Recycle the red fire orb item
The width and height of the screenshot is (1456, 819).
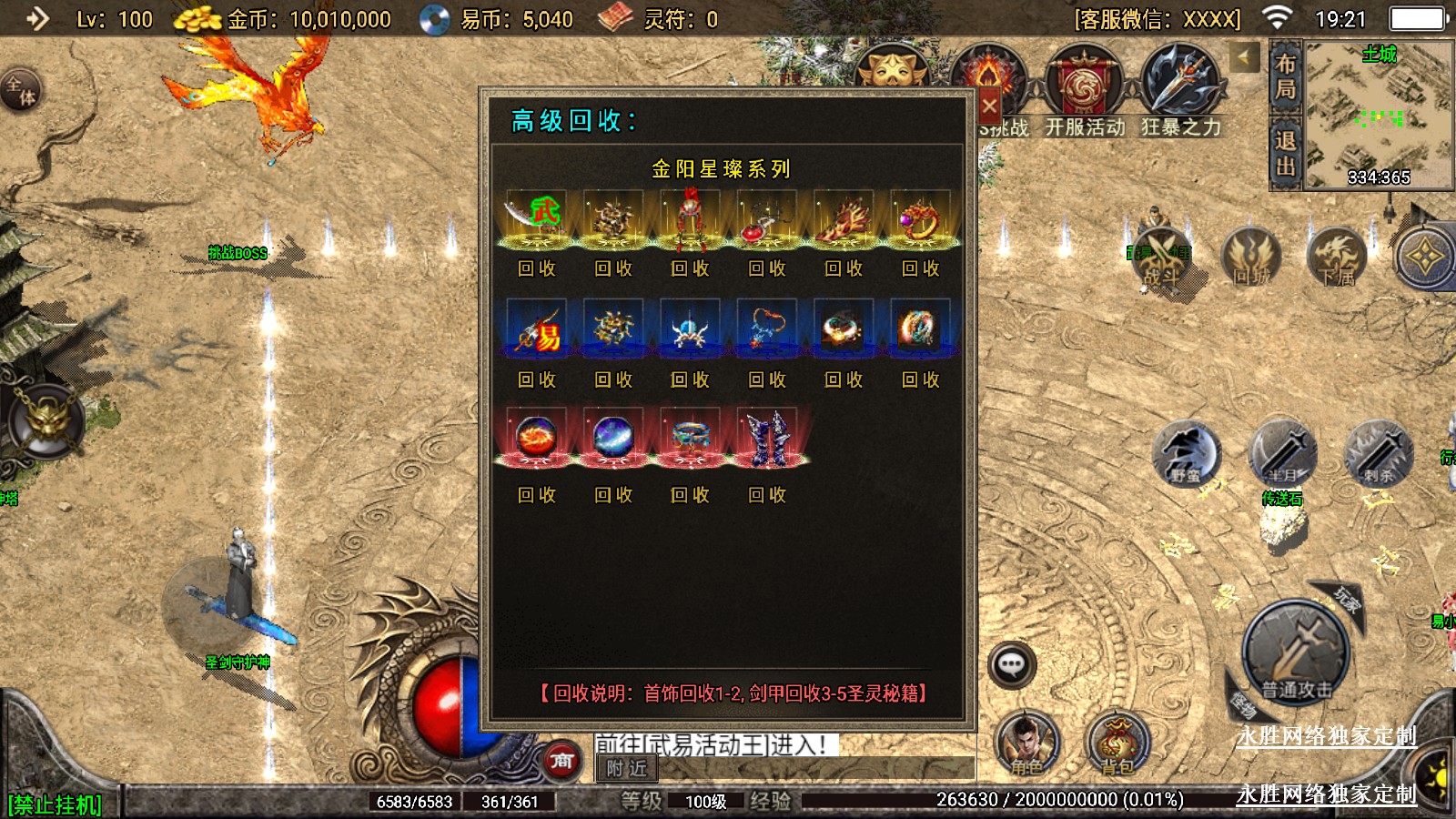tap(537, 495)
